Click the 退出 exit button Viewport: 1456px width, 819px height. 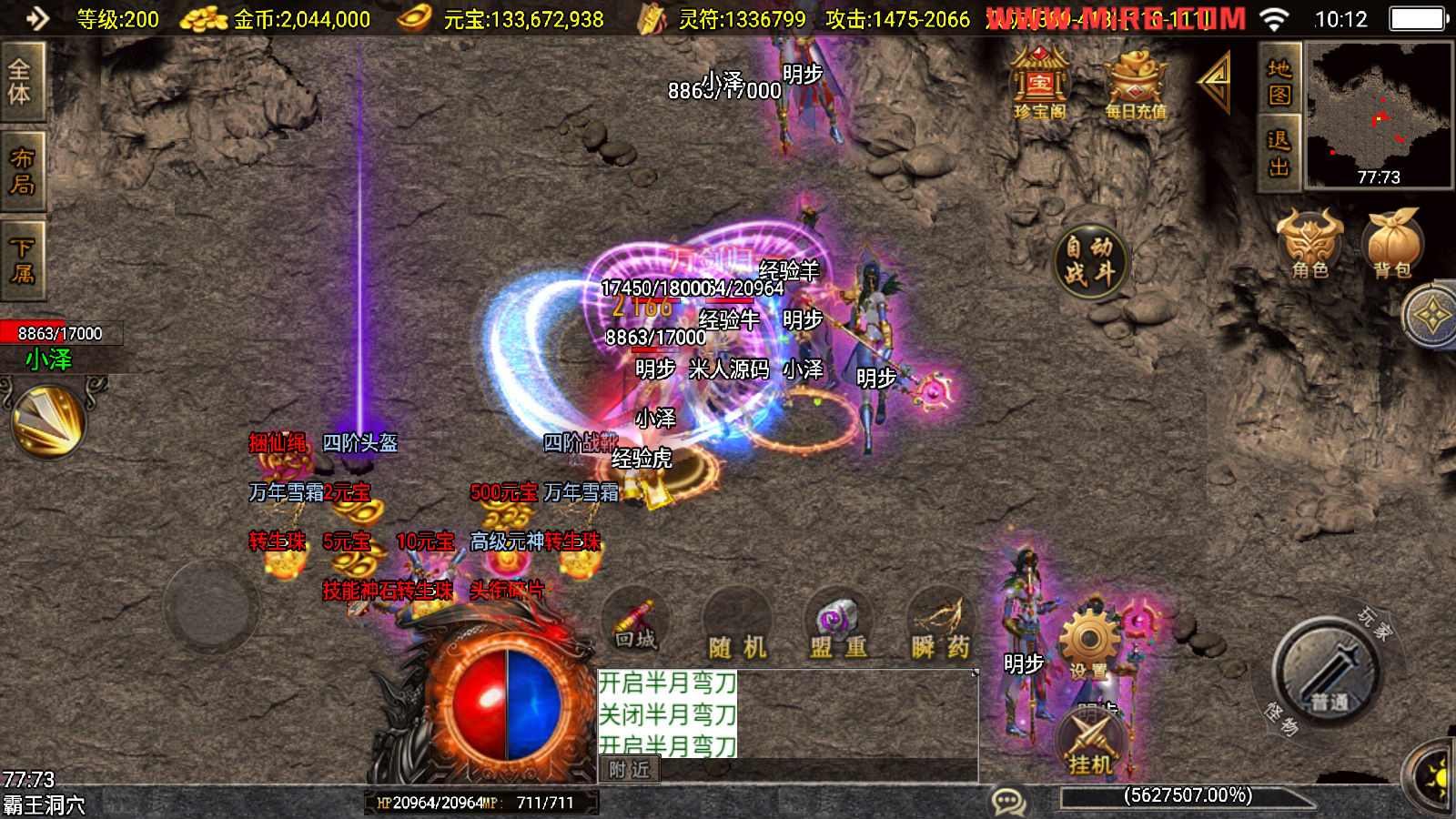pyautogui.click(x=1279, y=153)
